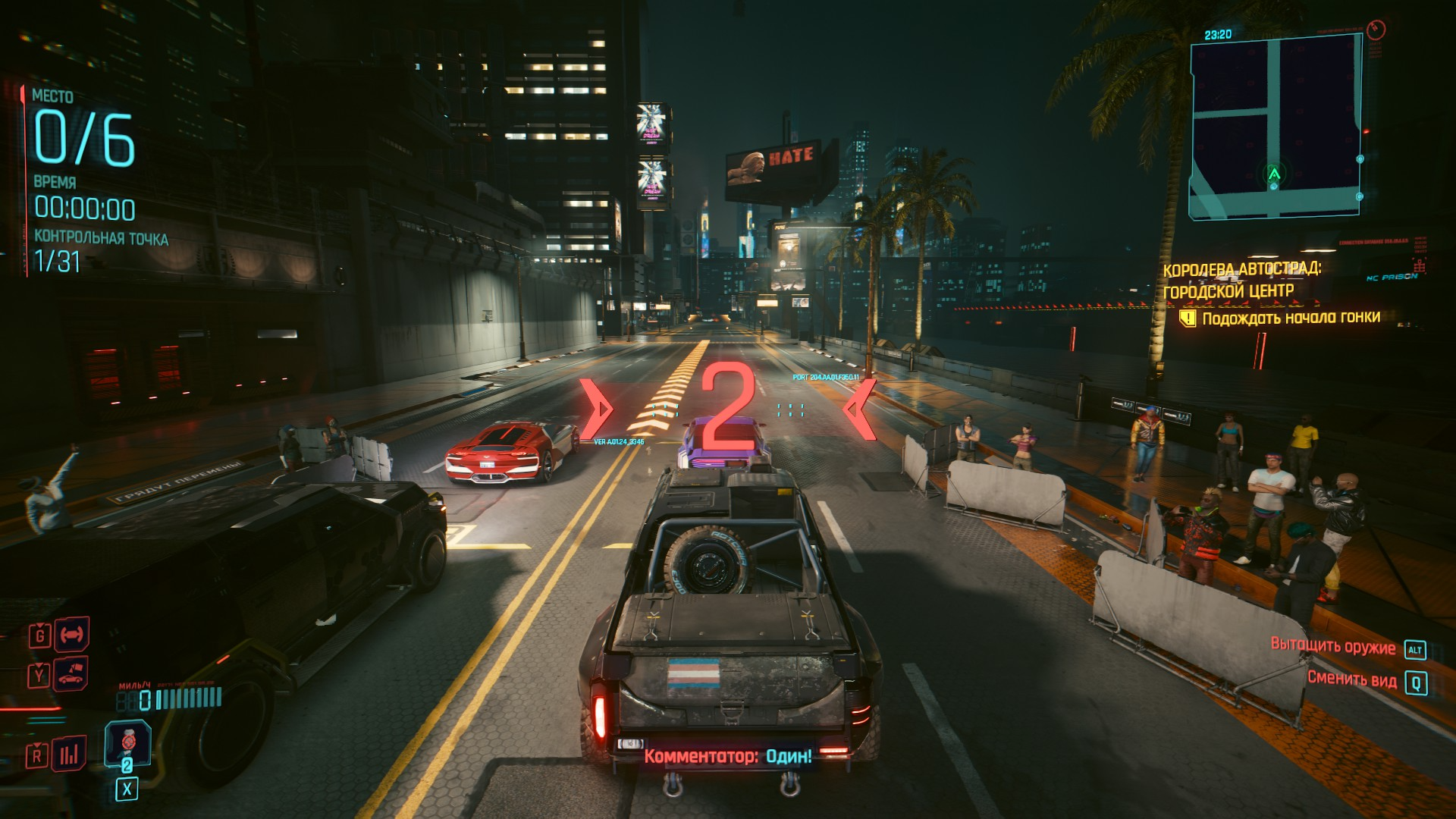The image size is (1456, 819).
Task: Use the consumable item slot showing 2
Action: tap(127, 744)
